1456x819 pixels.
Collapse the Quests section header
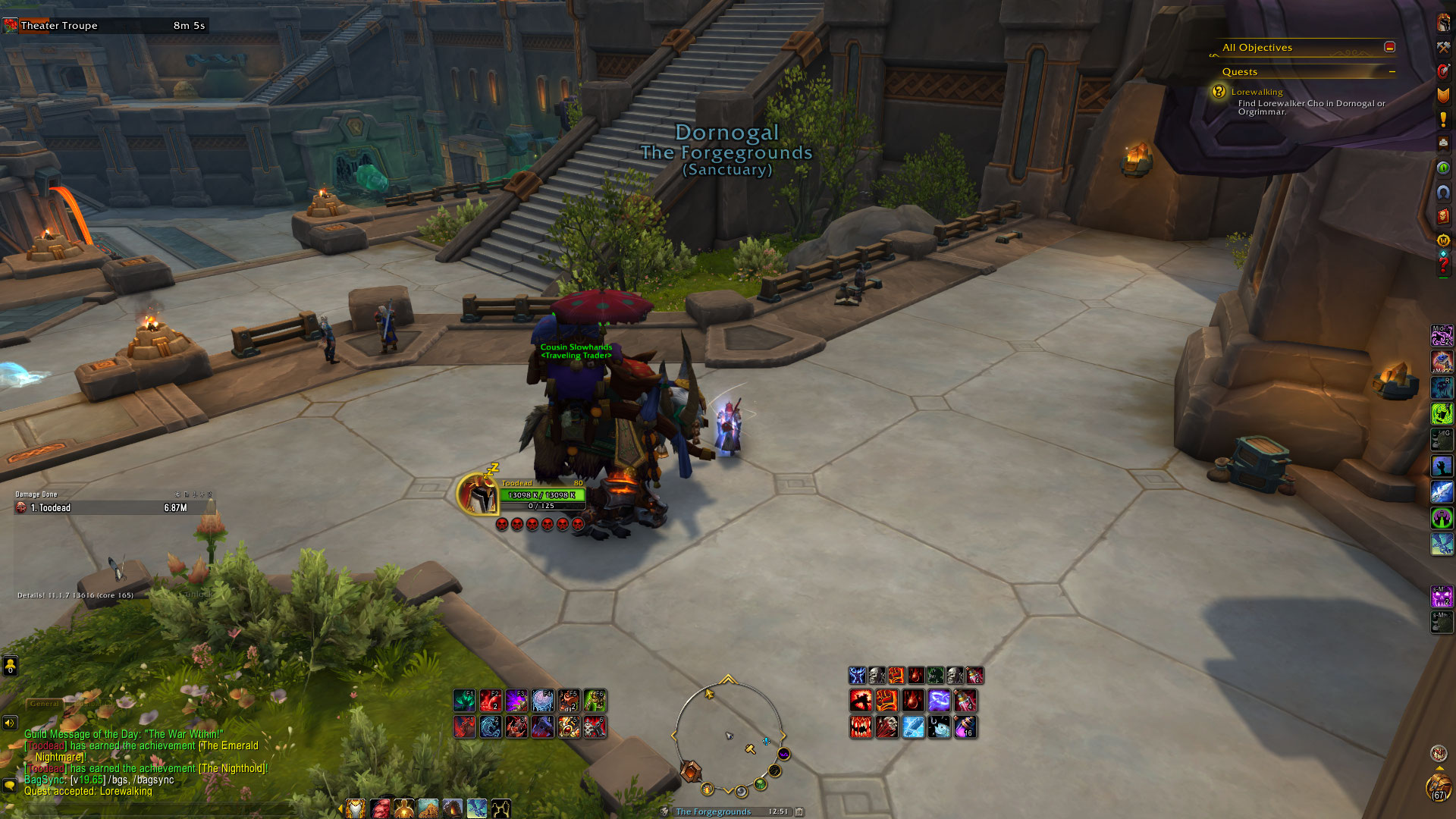[1392, 72]
